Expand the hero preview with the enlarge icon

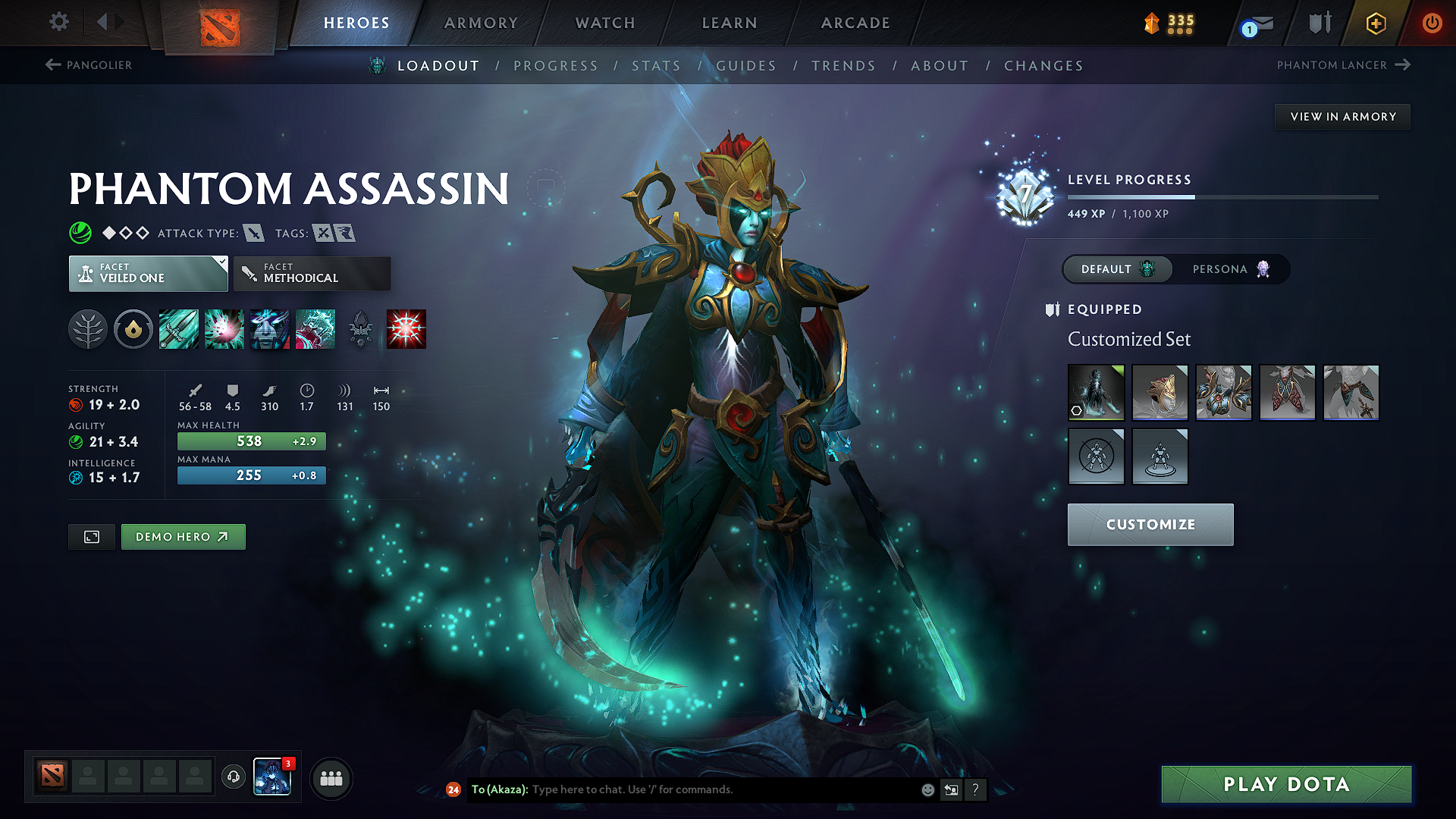91,536
